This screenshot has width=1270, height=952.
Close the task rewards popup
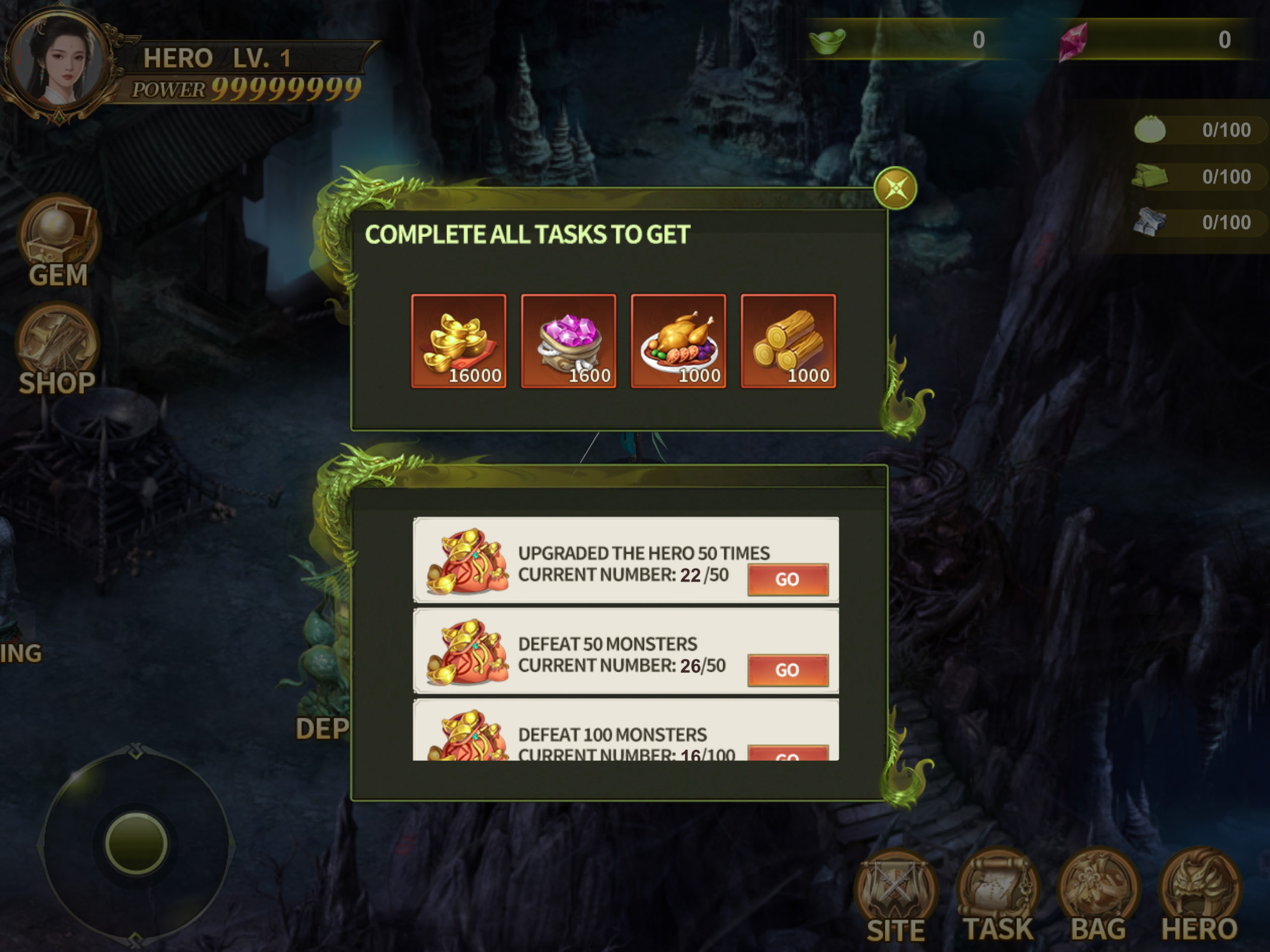pyautogui.click(x=895, y=188)
